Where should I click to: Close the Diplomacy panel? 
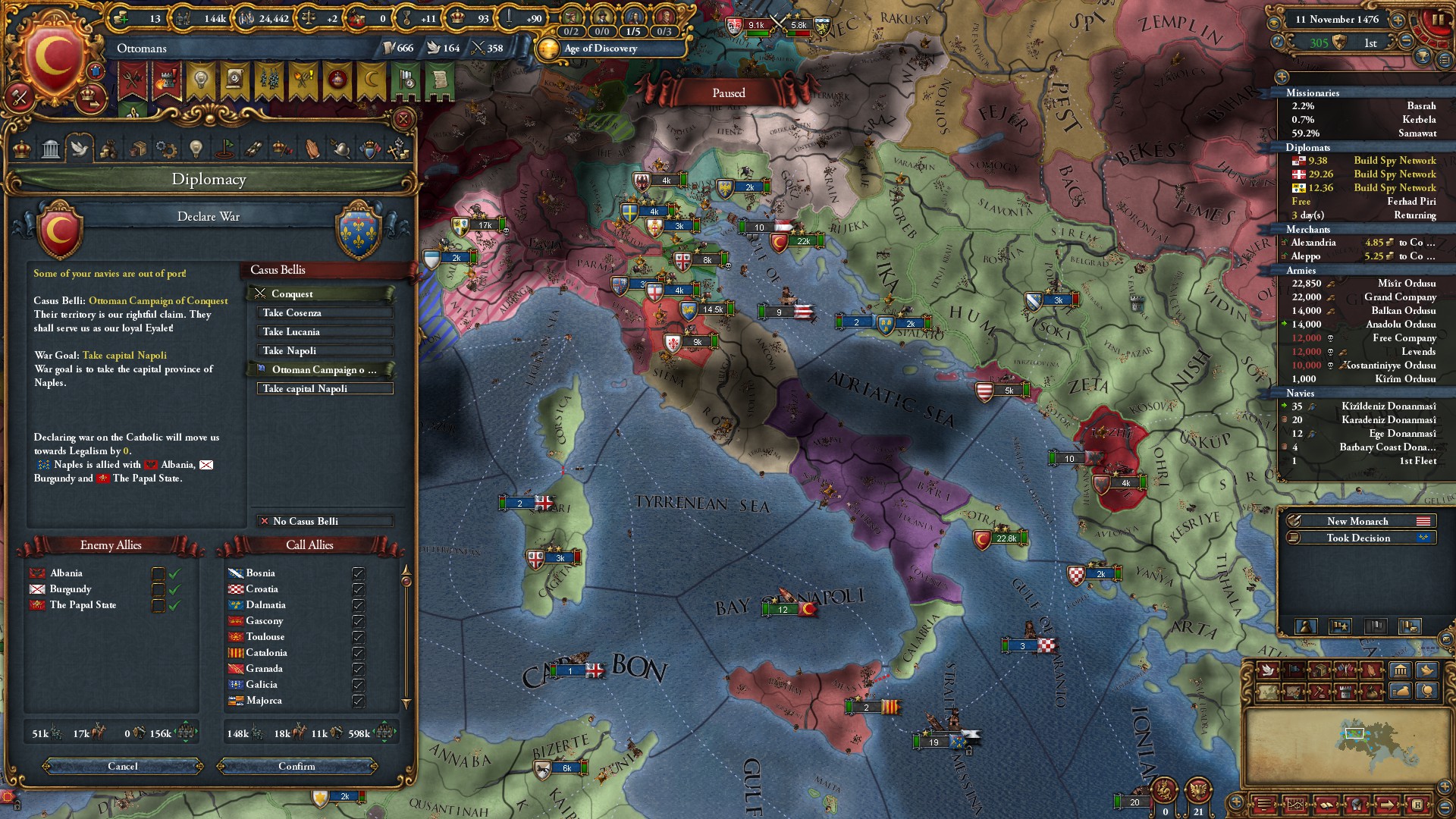pos(403,119)
